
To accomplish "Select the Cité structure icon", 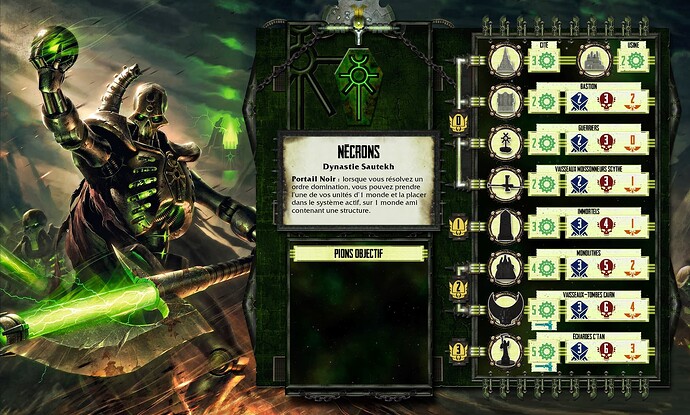I will coord(507,60).
